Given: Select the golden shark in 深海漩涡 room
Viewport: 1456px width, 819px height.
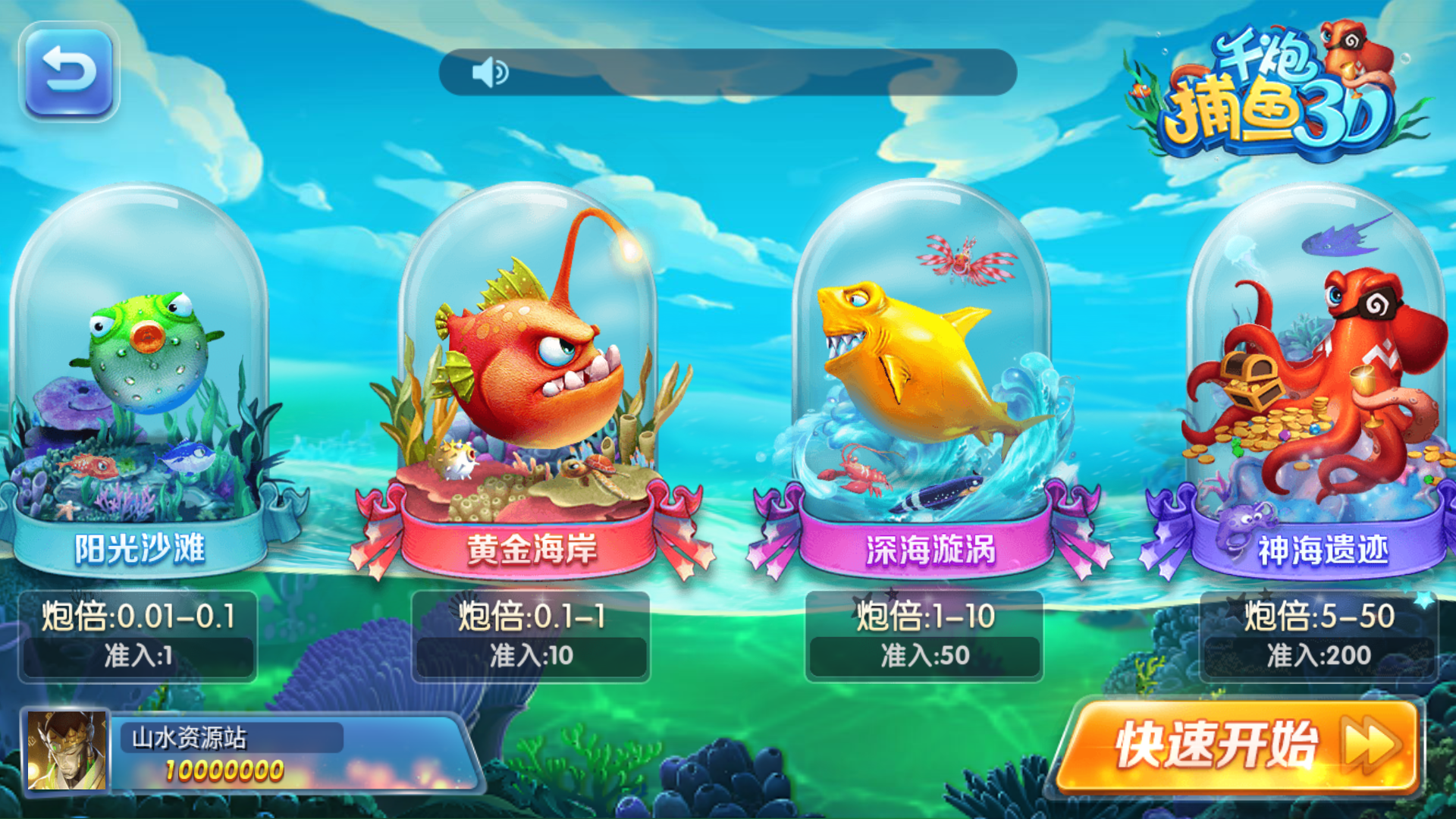Looking at the screenshot, I should [x=910, y=356].
